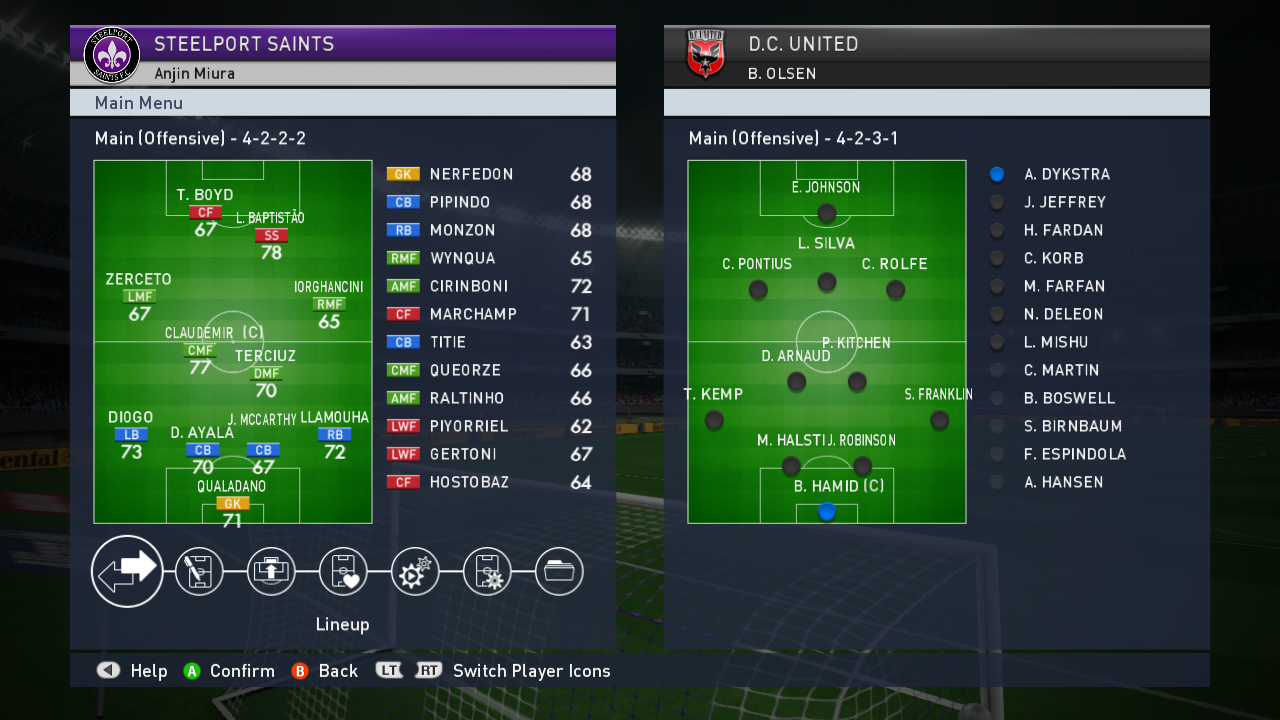Select HOSTOBAZ in the substitutes list

click(469, 482)
